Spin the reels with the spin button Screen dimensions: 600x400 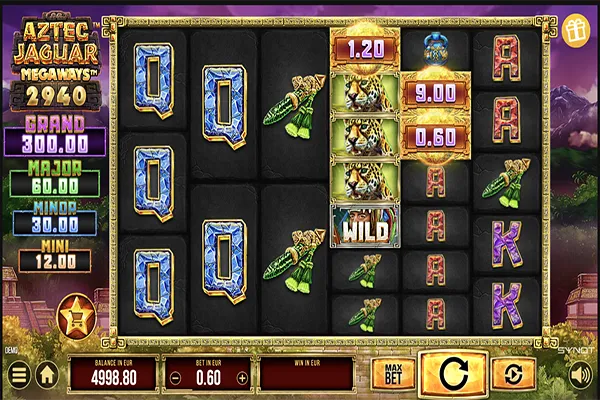tap(453, 374)
